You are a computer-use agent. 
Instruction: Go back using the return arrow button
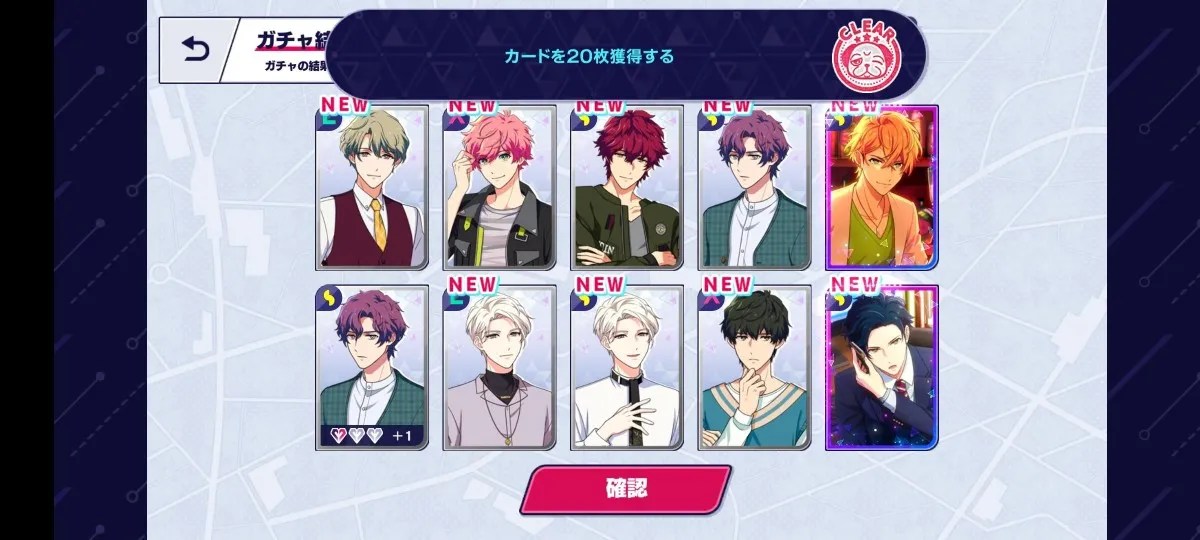click(194, 49)
